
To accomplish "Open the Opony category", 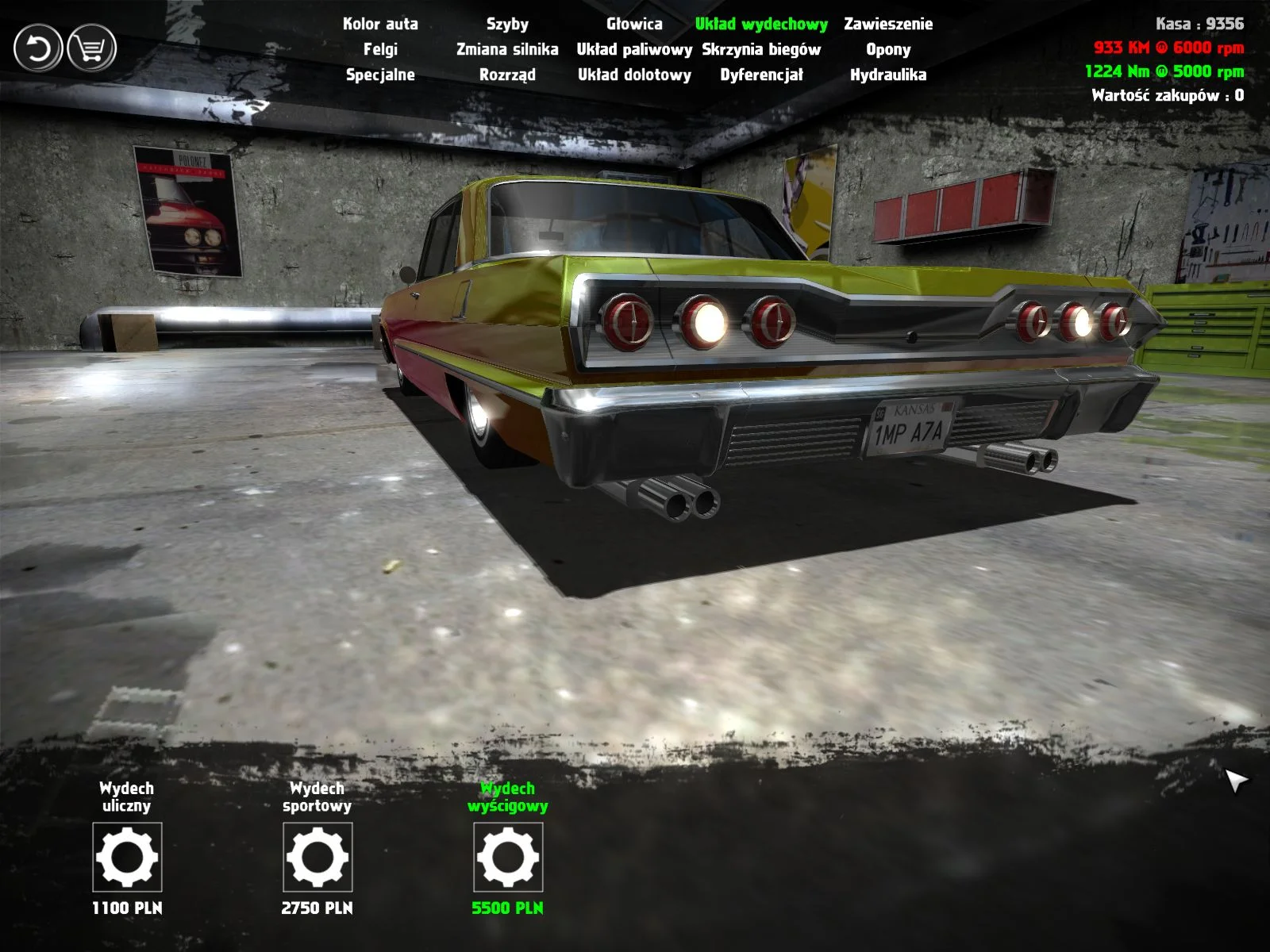I will 888,50.
